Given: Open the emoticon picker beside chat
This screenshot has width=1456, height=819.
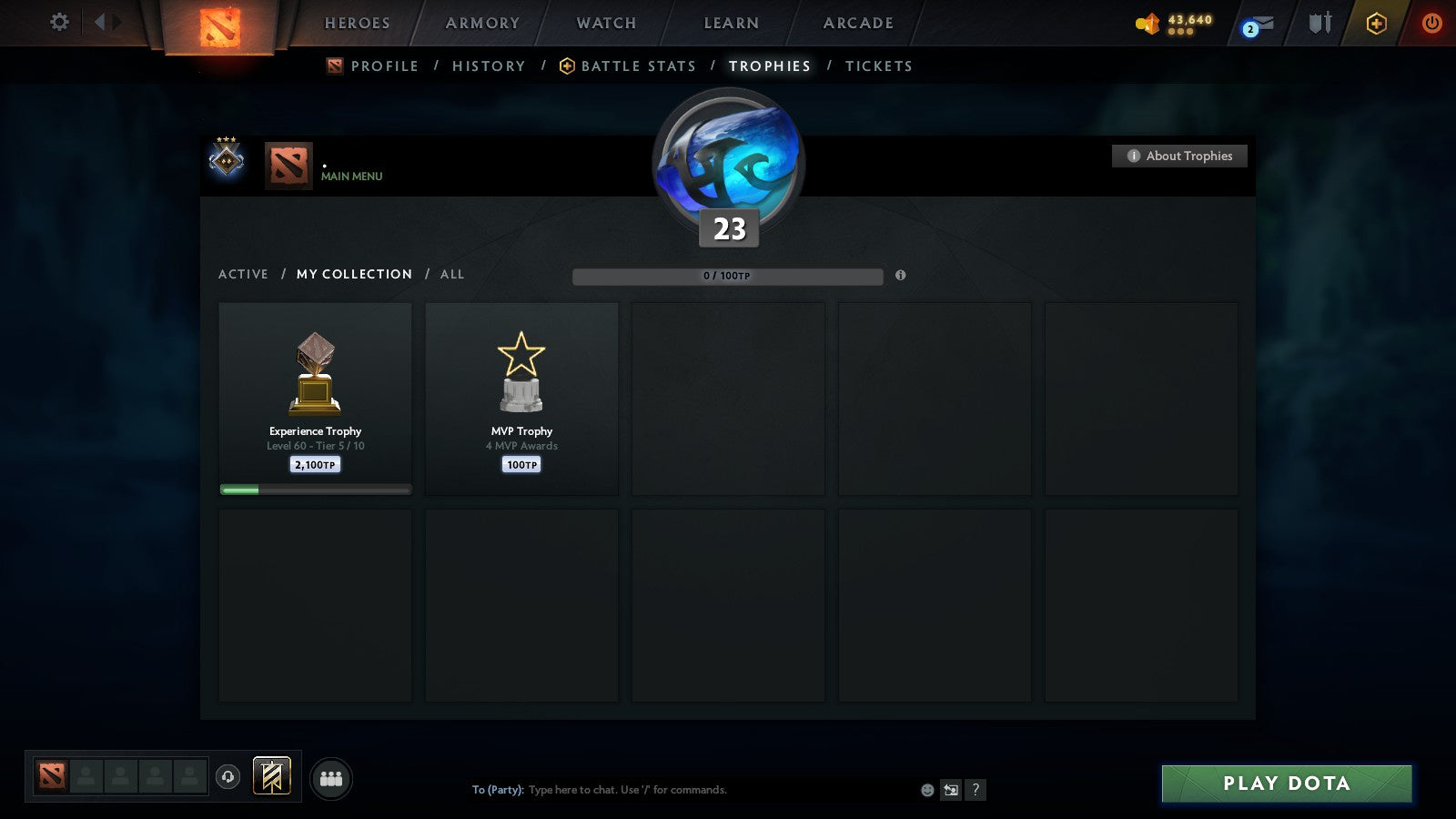Looking at the screenshot, I should tap(926, 791).
